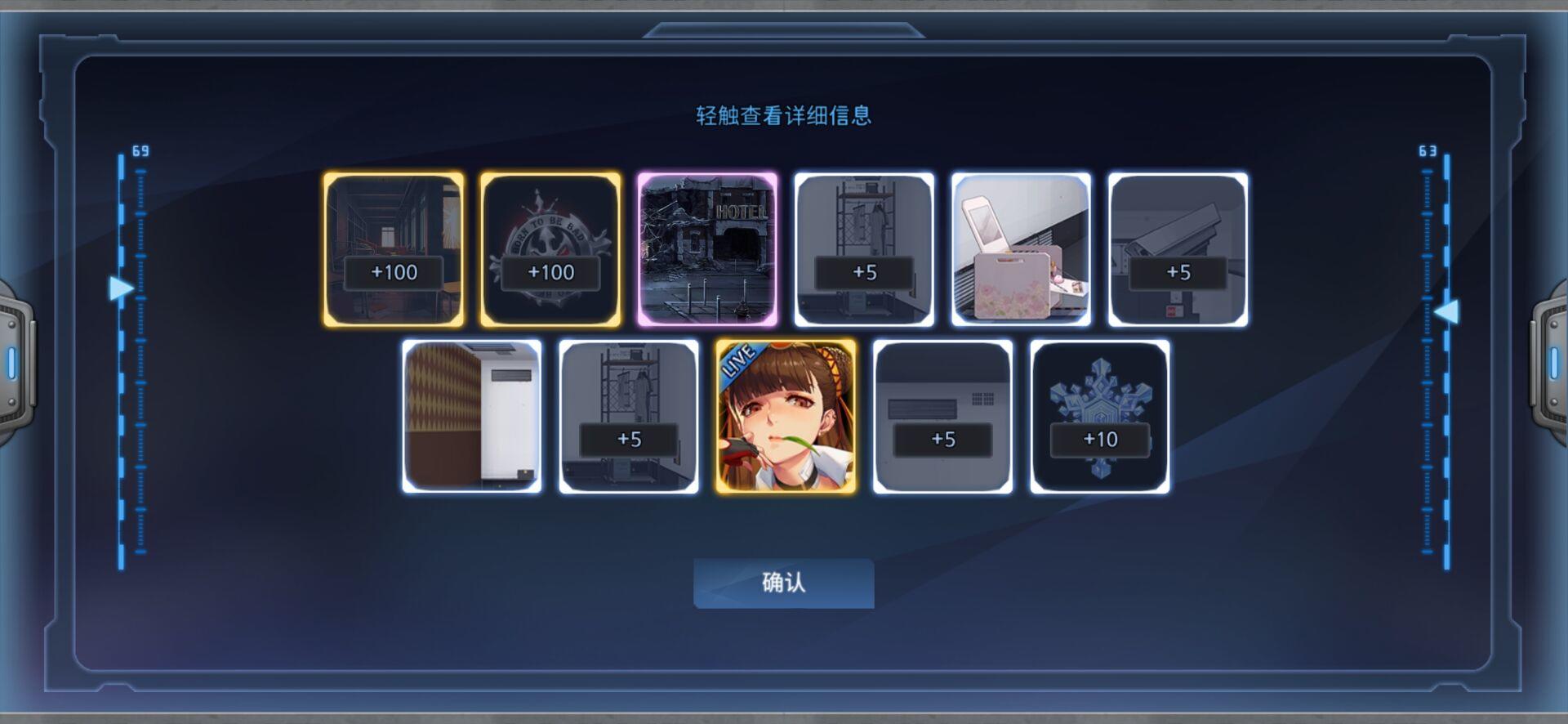Viewport: 1568px width, 724px height.
Task: Tap the number 69 above the left gauge
Action: point(139,150)
